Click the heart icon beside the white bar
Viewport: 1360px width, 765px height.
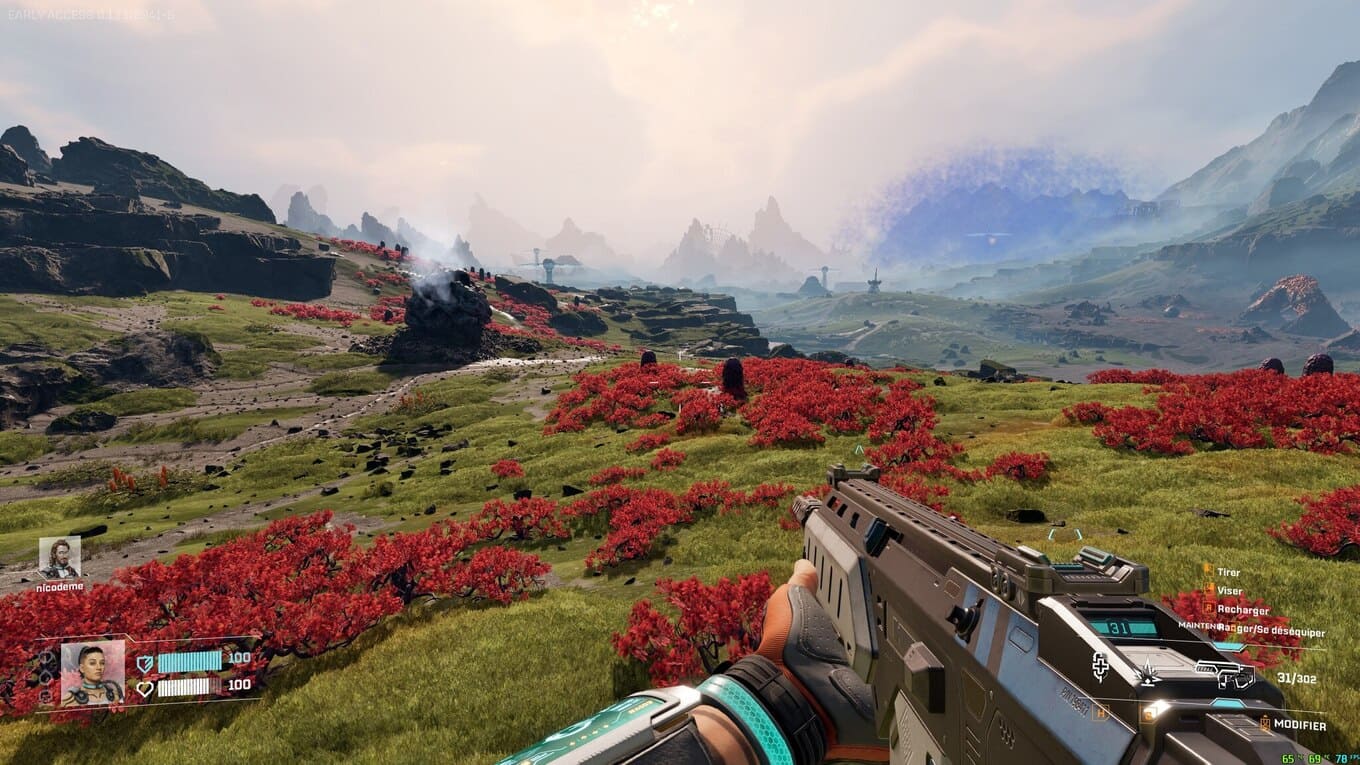point(145,687)
